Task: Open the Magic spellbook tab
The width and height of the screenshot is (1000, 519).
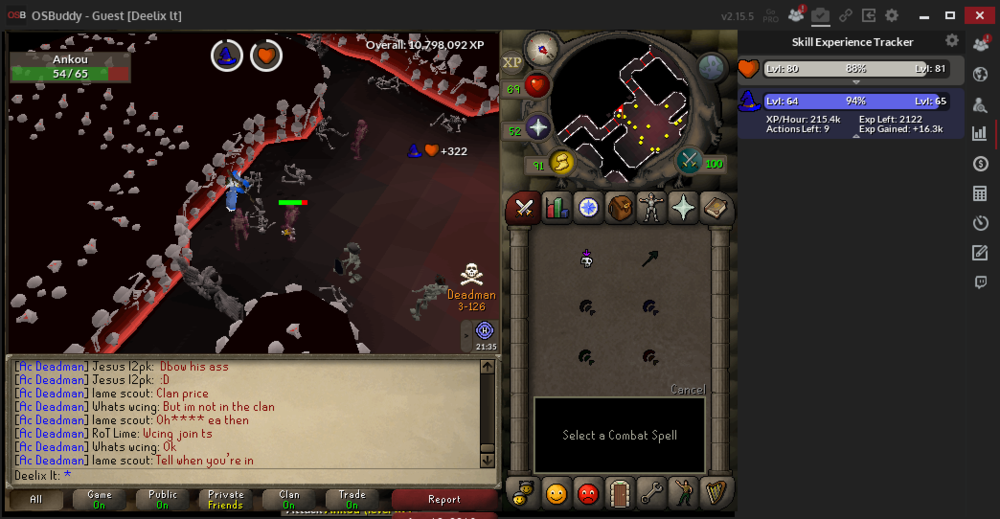Action: [x=716, y=208]
